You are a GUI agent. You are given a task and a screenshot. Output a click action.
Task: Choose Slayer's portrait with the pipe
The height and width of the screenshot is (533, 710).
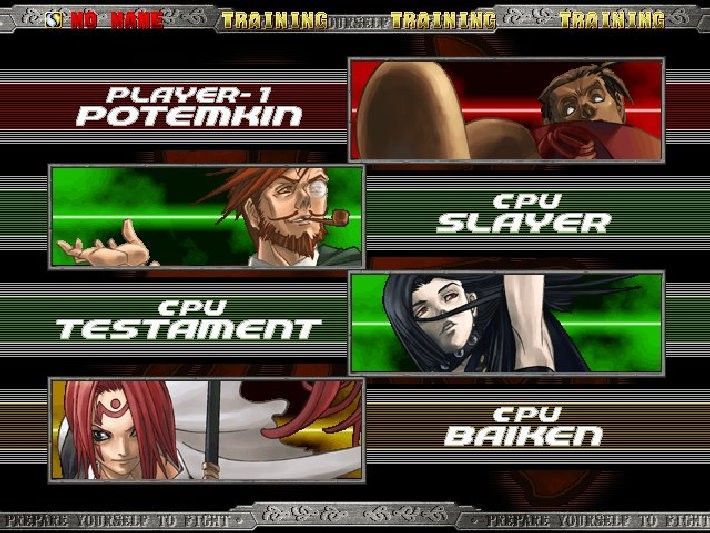coord(207,216)
